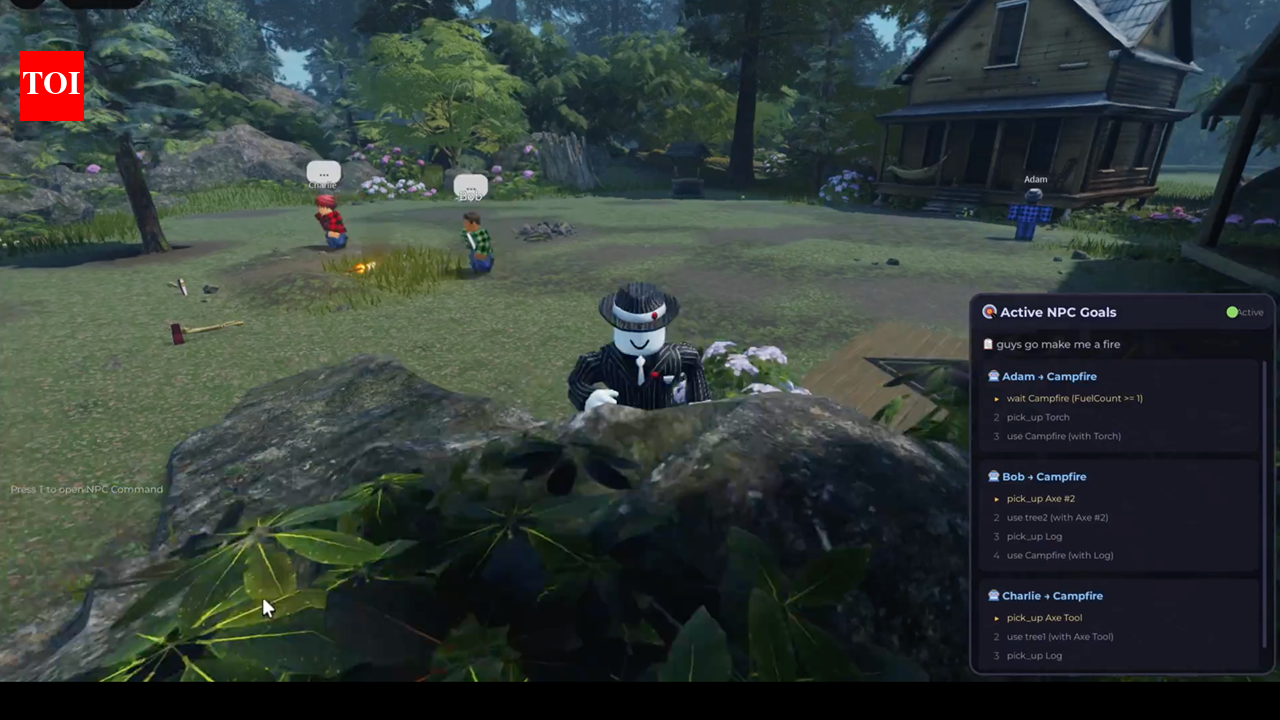Viewport: 1280px width, 720px height.
Task: Open the Active NPC Goals panel header
Action: [x=1058, y=312]
